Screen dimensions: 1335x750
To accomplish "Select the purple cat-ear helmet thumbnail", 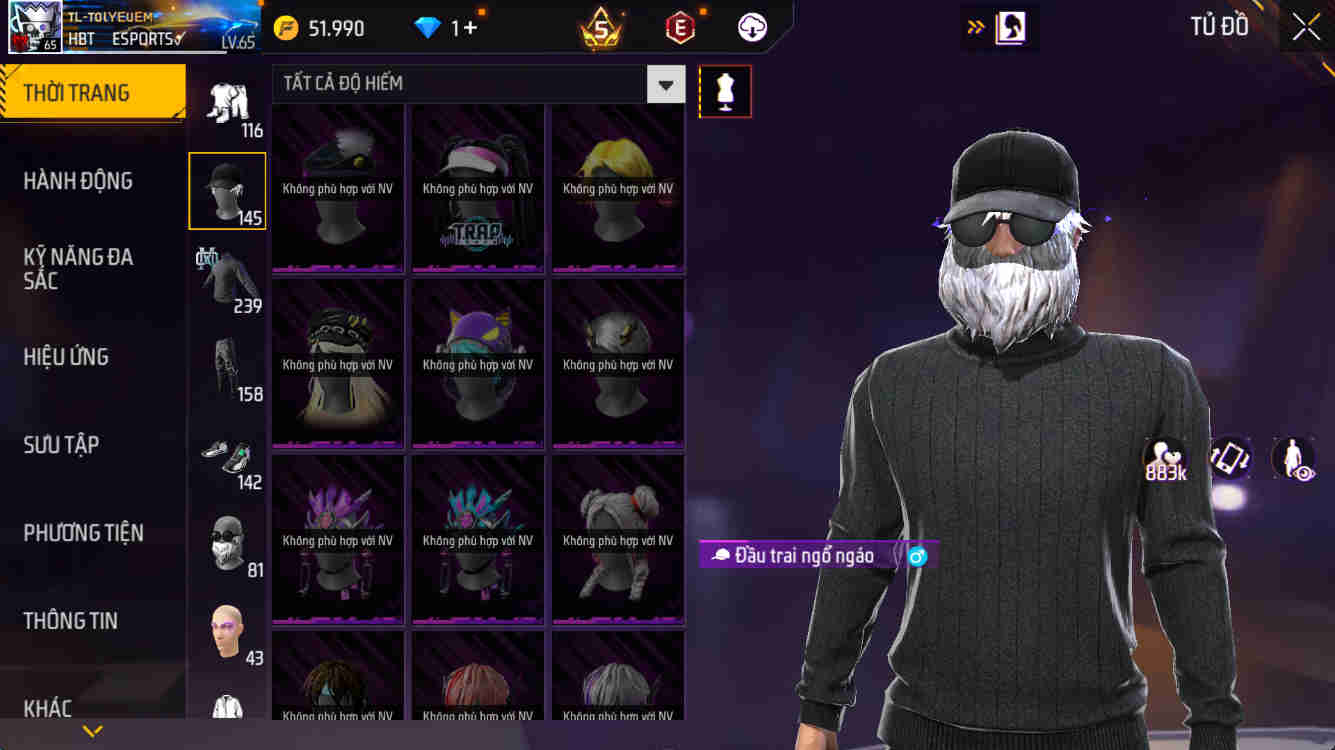I will [x=477, y=363].
